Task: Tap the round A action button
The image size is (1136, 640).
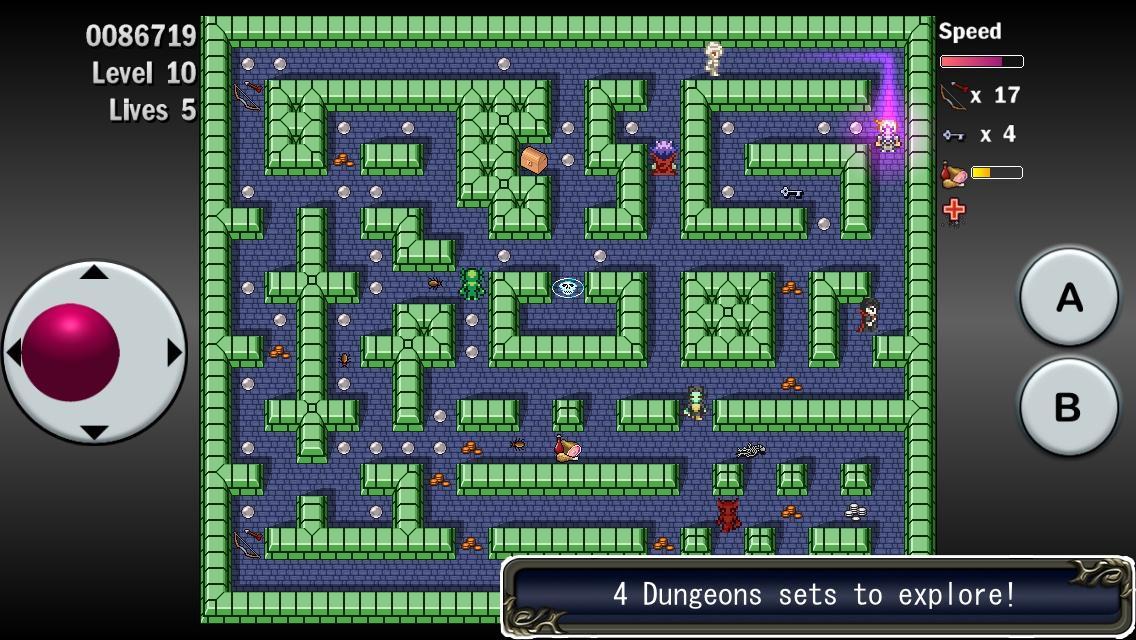Action: (x=1068, y=297)
